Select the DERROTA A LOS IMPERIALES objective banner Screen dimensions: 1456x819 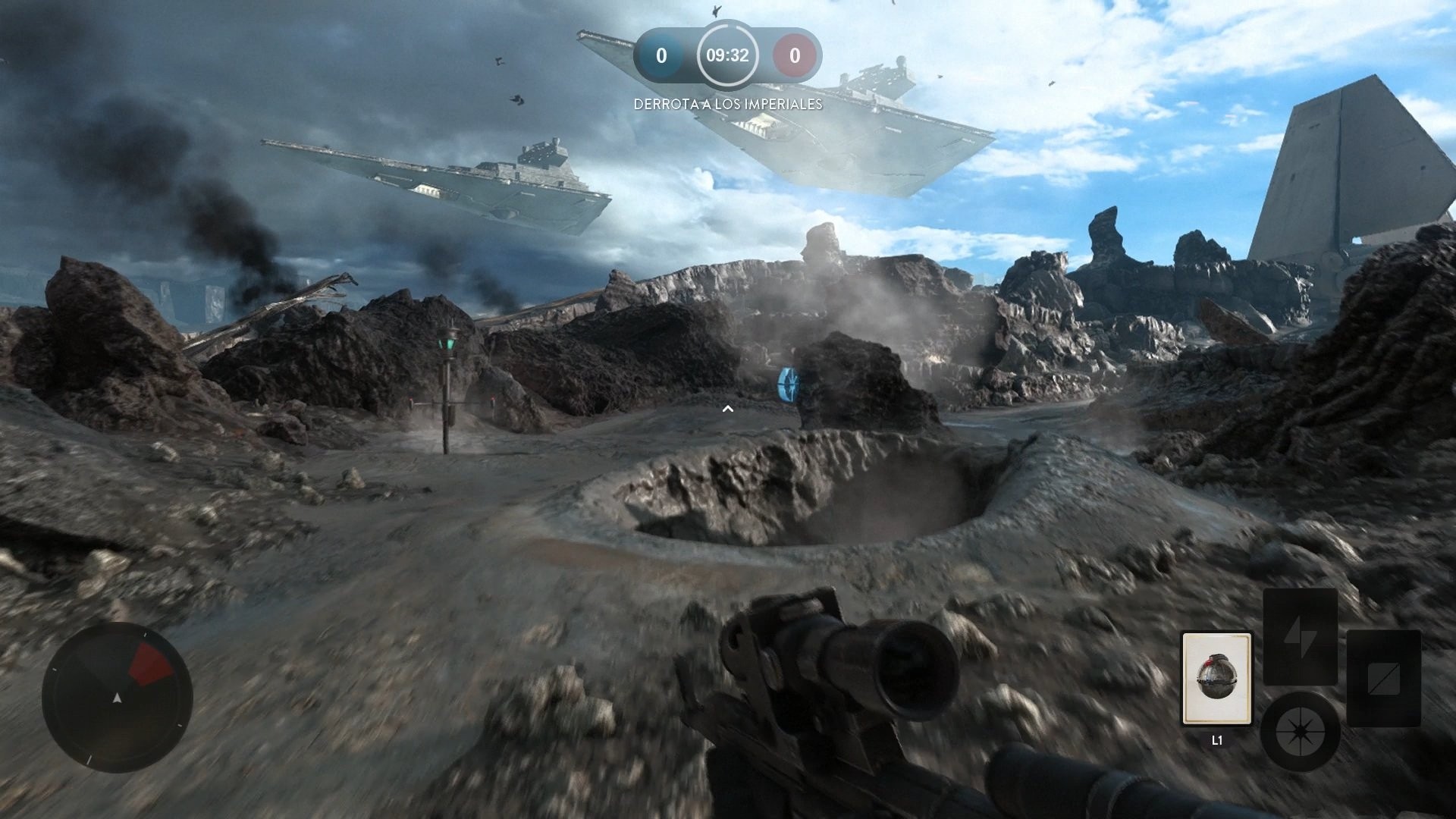click(x=728, y=105)
